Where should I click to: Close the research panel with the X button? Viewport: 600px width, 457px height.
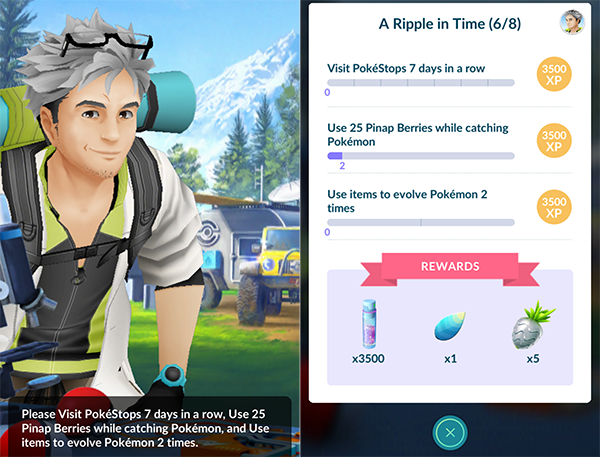(x=451, y=432)
